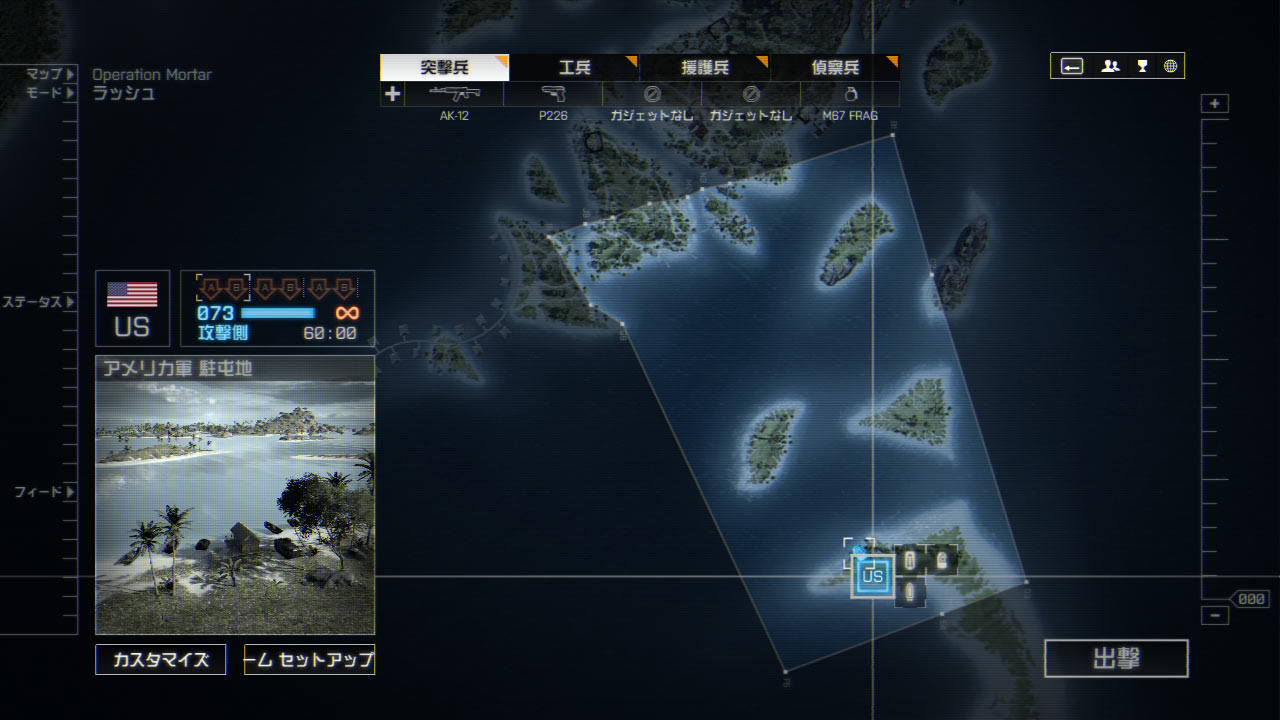This screenshot has width=1280, height=720.
Task: Open the カスタマイズ (Customize) button
Action: click(161, 660)
